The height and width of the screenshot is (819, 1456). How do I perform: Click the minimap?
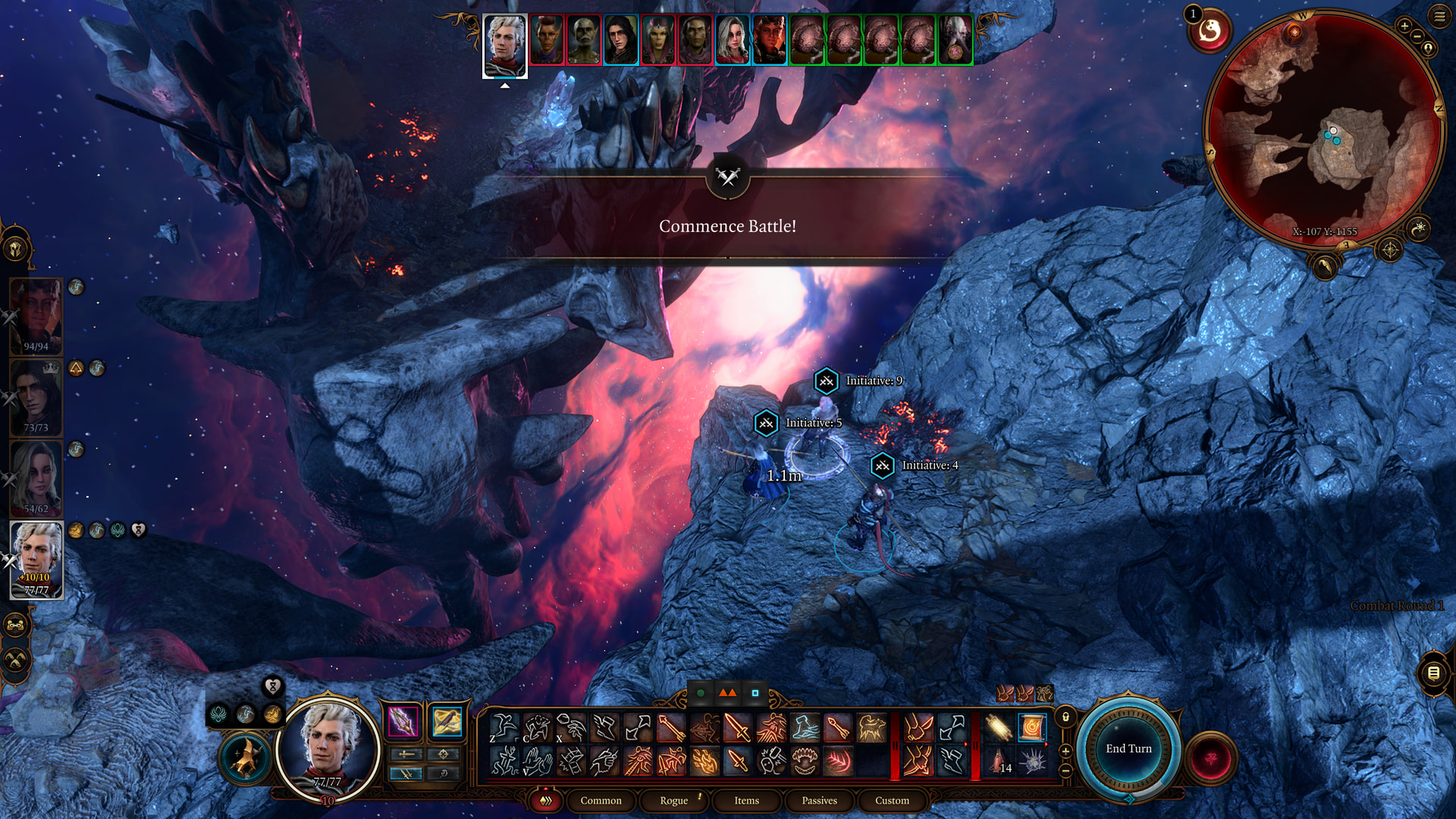(1323, 129)
